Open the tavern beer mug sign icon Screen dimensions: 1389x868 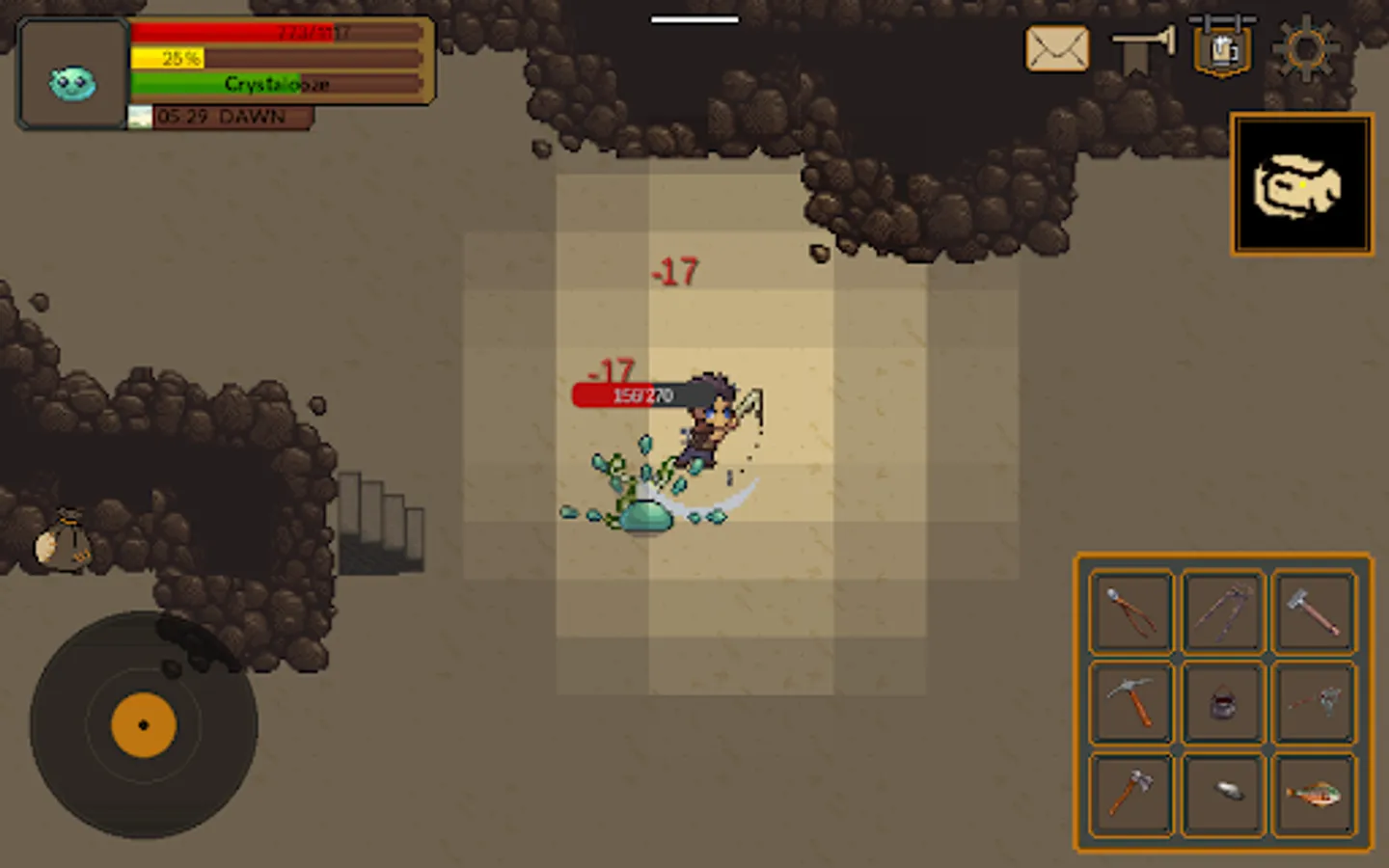pyautogui.click(x=1222, y=48)
